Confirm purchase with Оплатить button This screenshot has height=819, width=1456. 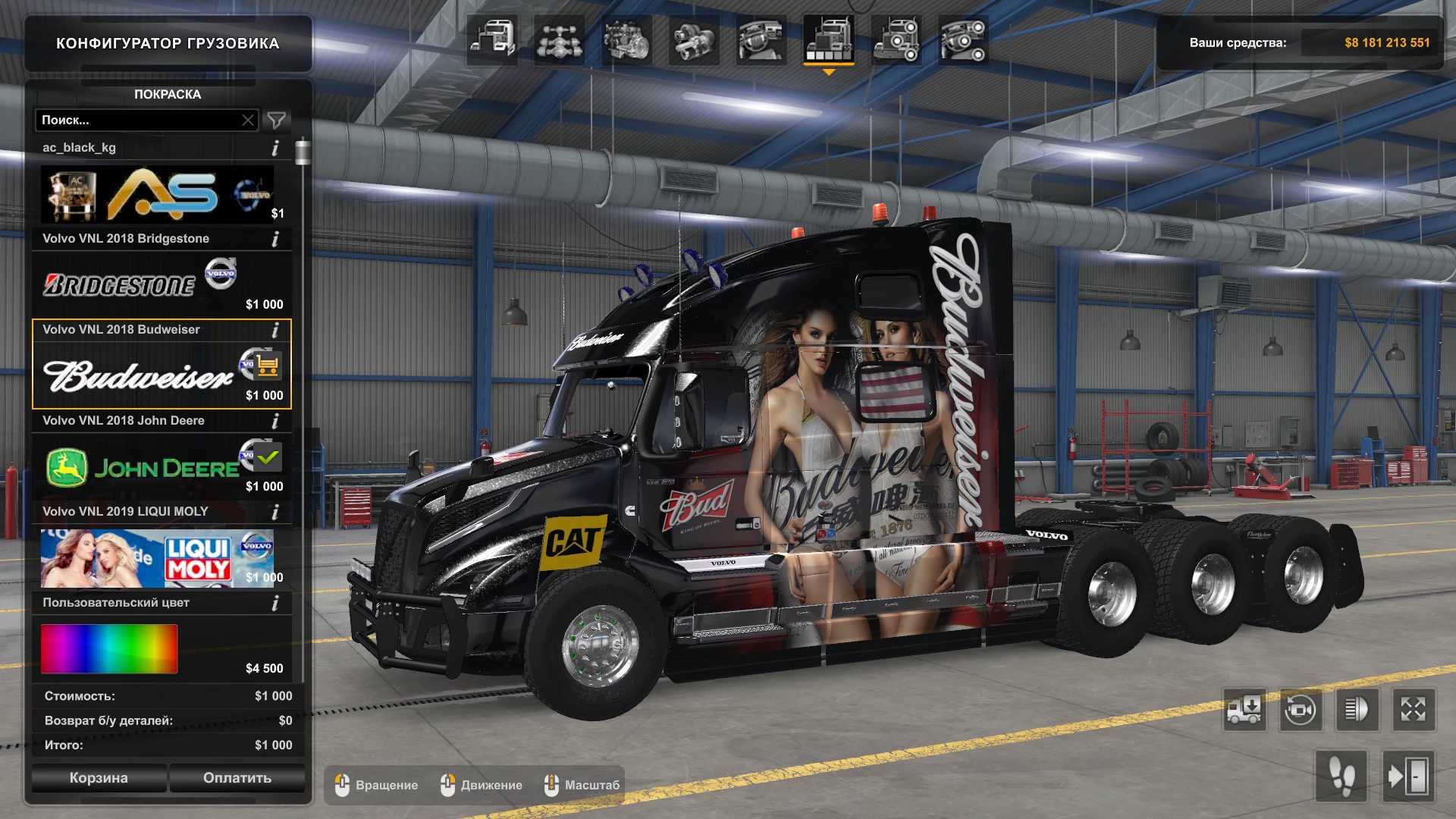point(237,778)
